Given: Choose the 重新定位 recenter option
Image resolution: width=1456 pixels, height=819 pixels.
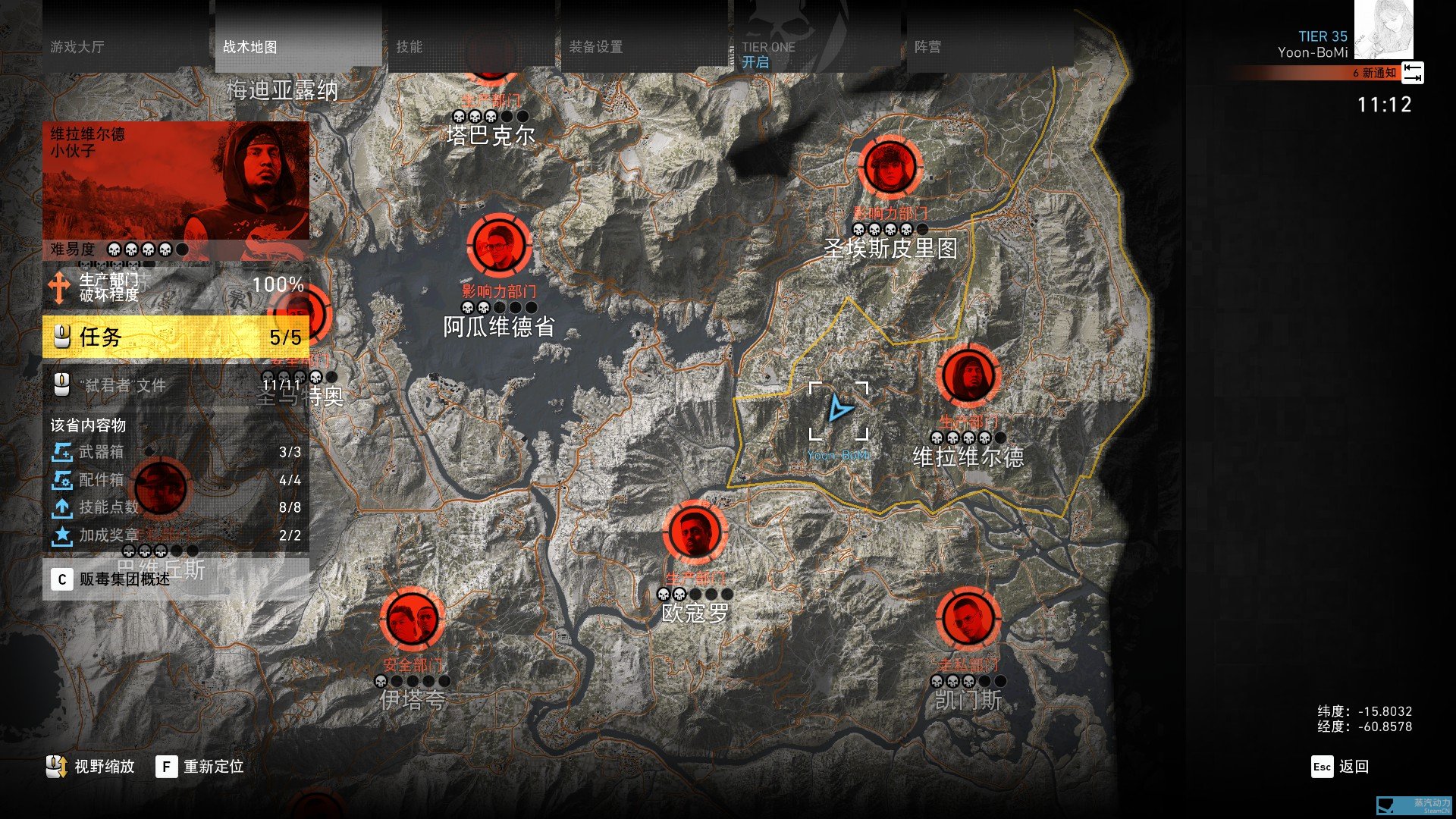Looking at the screenshot, I should click(x=200, y=767).
